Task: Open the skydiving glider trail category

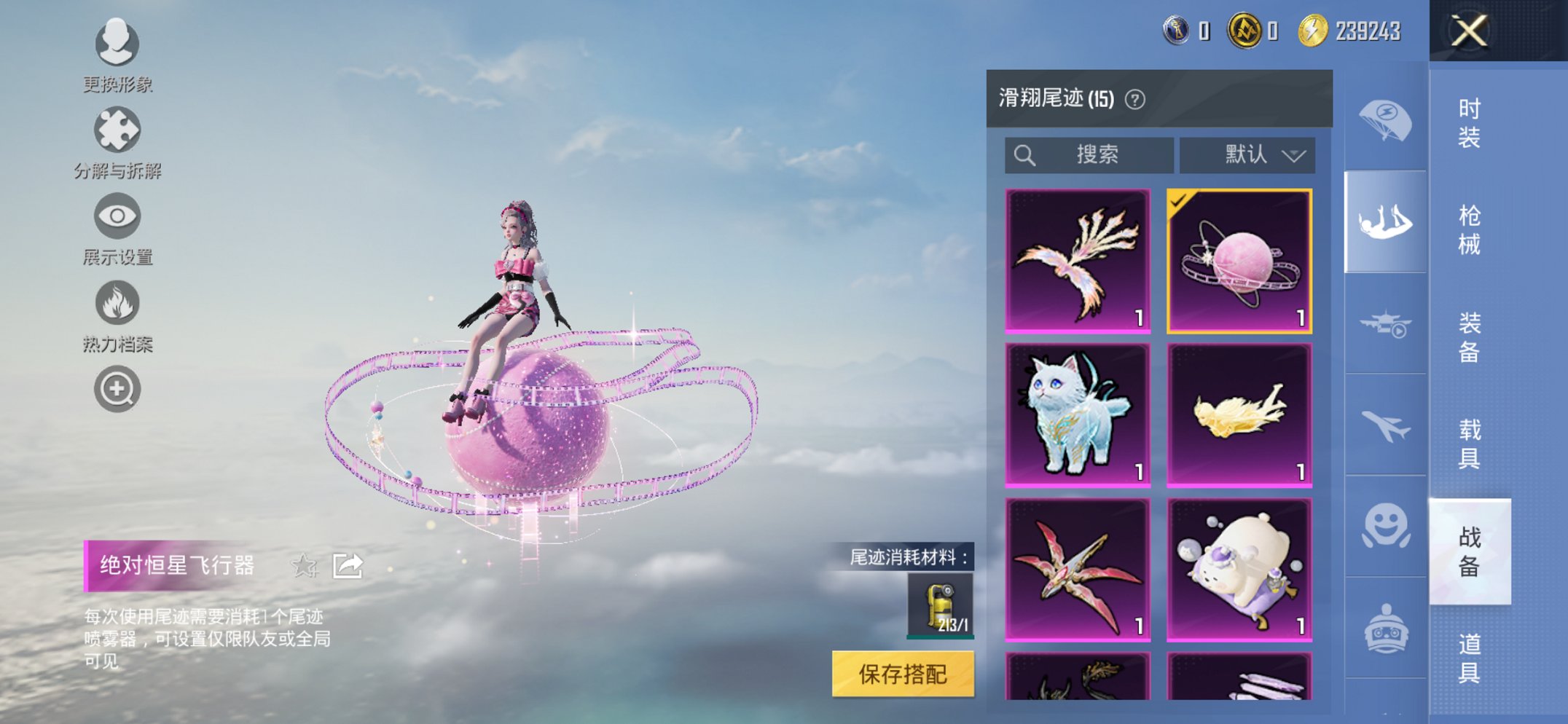Action: coord(1386,222)
